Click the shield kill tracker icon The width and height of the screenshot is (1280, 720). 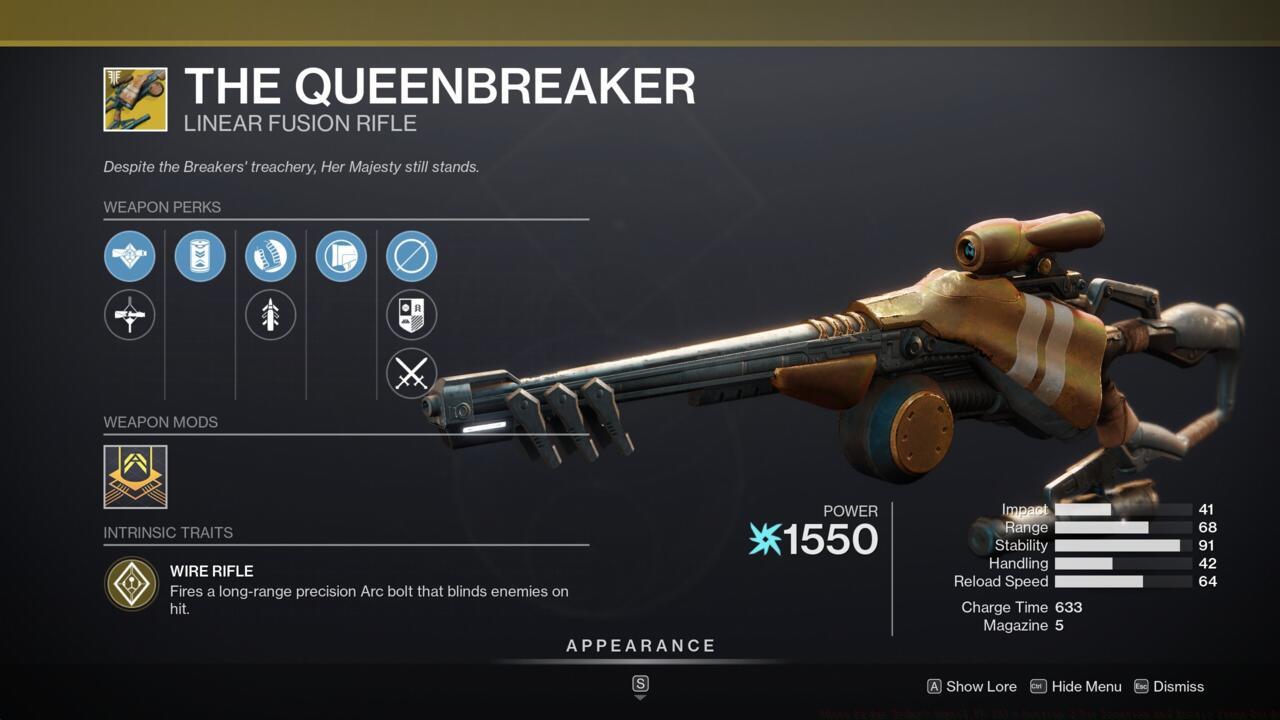click(411, 315)
